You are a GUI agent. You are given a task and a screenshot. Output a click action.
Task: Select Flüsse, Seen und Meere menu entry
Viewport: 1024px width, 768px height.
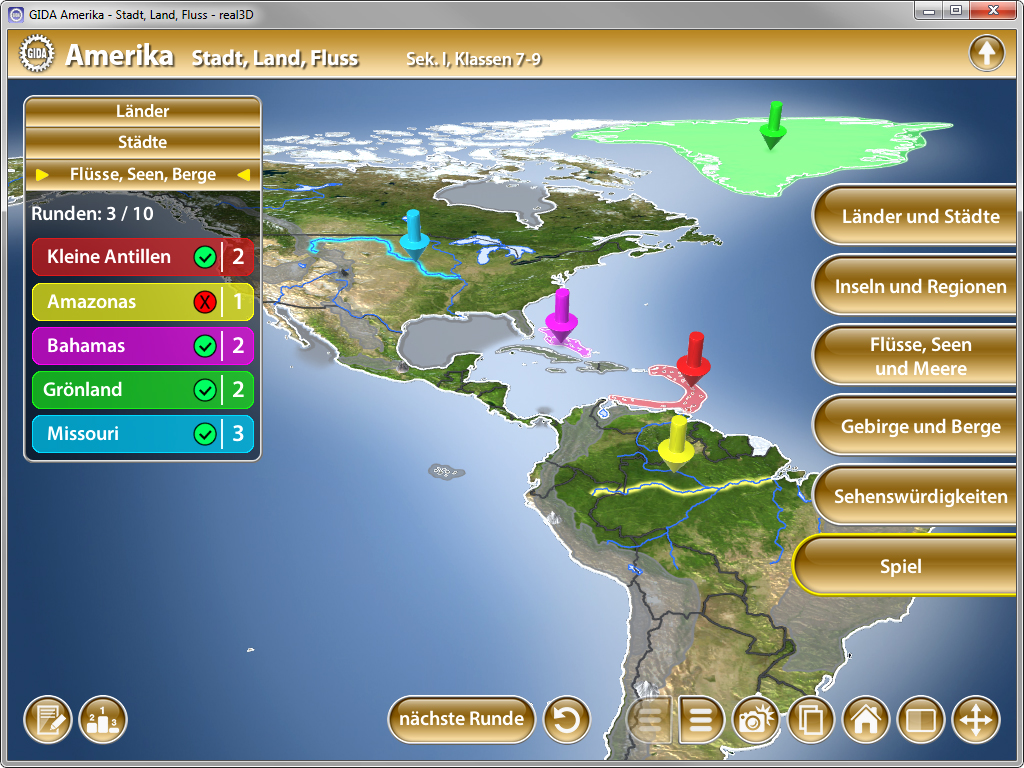920,356
